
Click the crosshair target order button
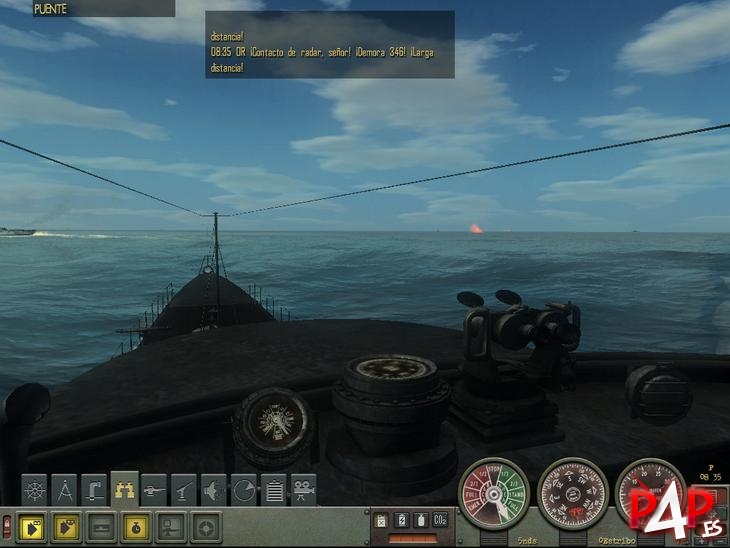[x=206, y=524]
